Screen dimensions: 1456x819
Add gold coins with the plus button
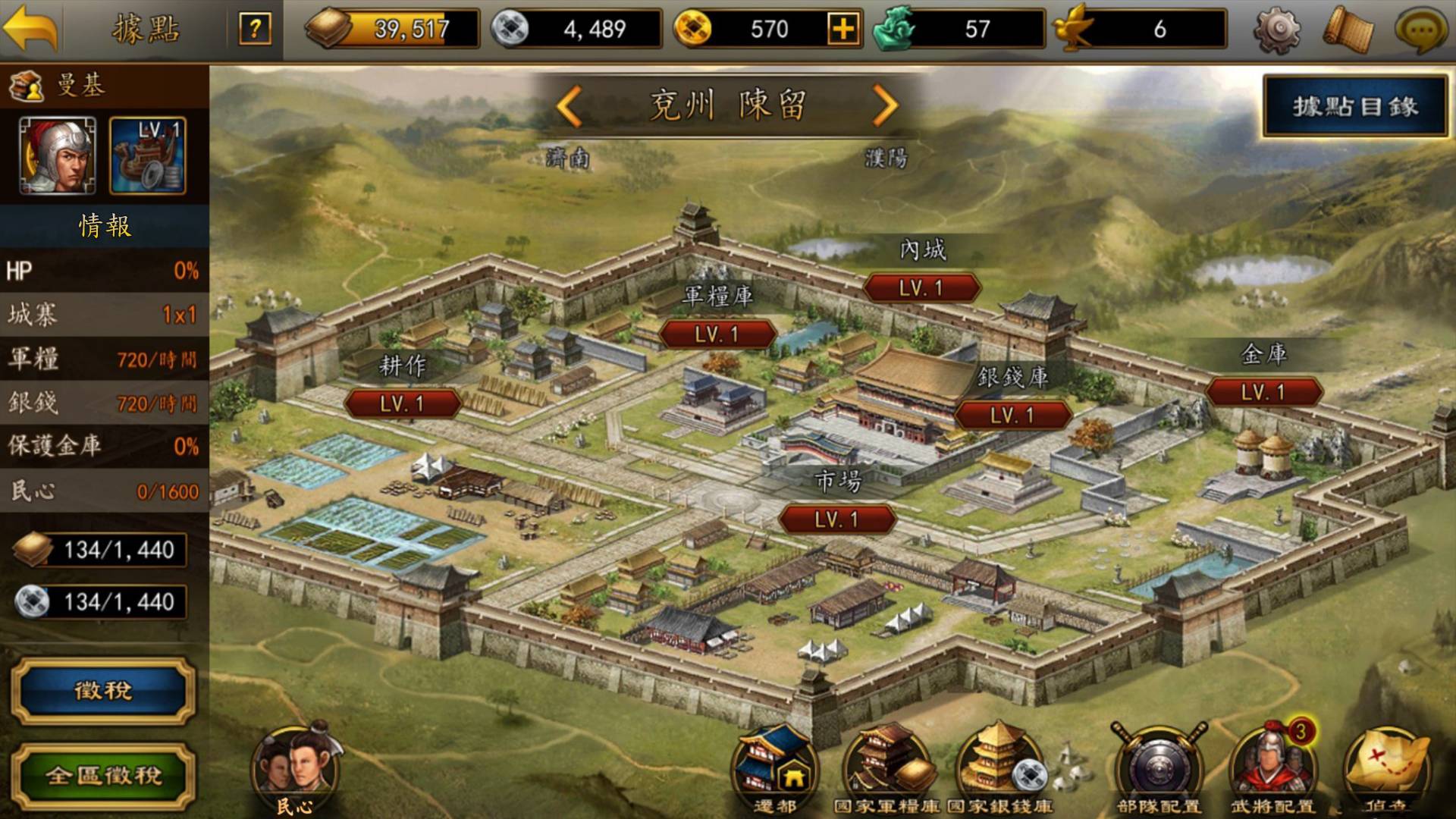pyautogui.click(x=843, y=30)
